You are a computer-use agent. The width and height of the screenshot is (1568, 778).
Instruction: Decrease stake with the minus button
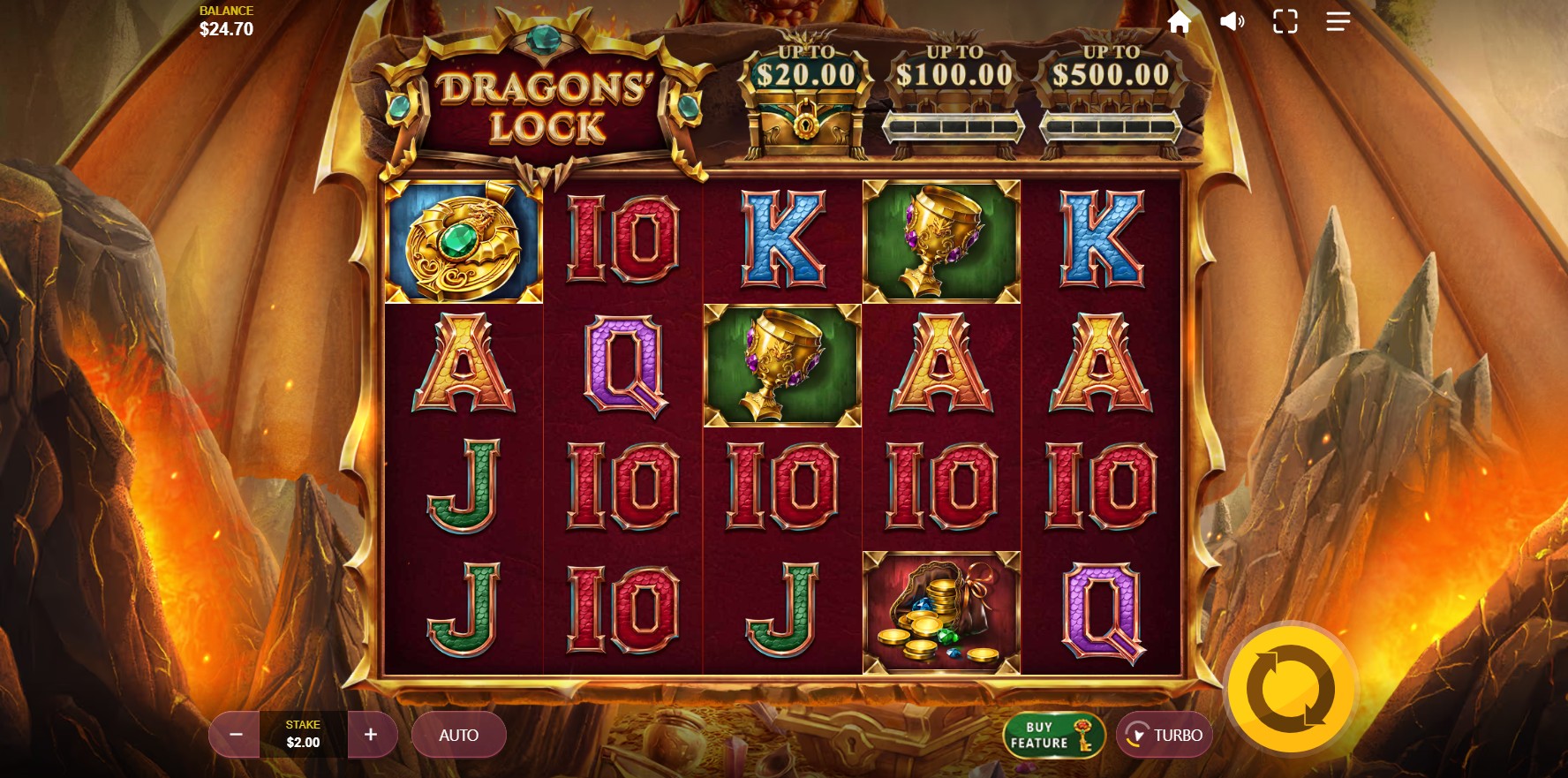click(x=234, y=734)
